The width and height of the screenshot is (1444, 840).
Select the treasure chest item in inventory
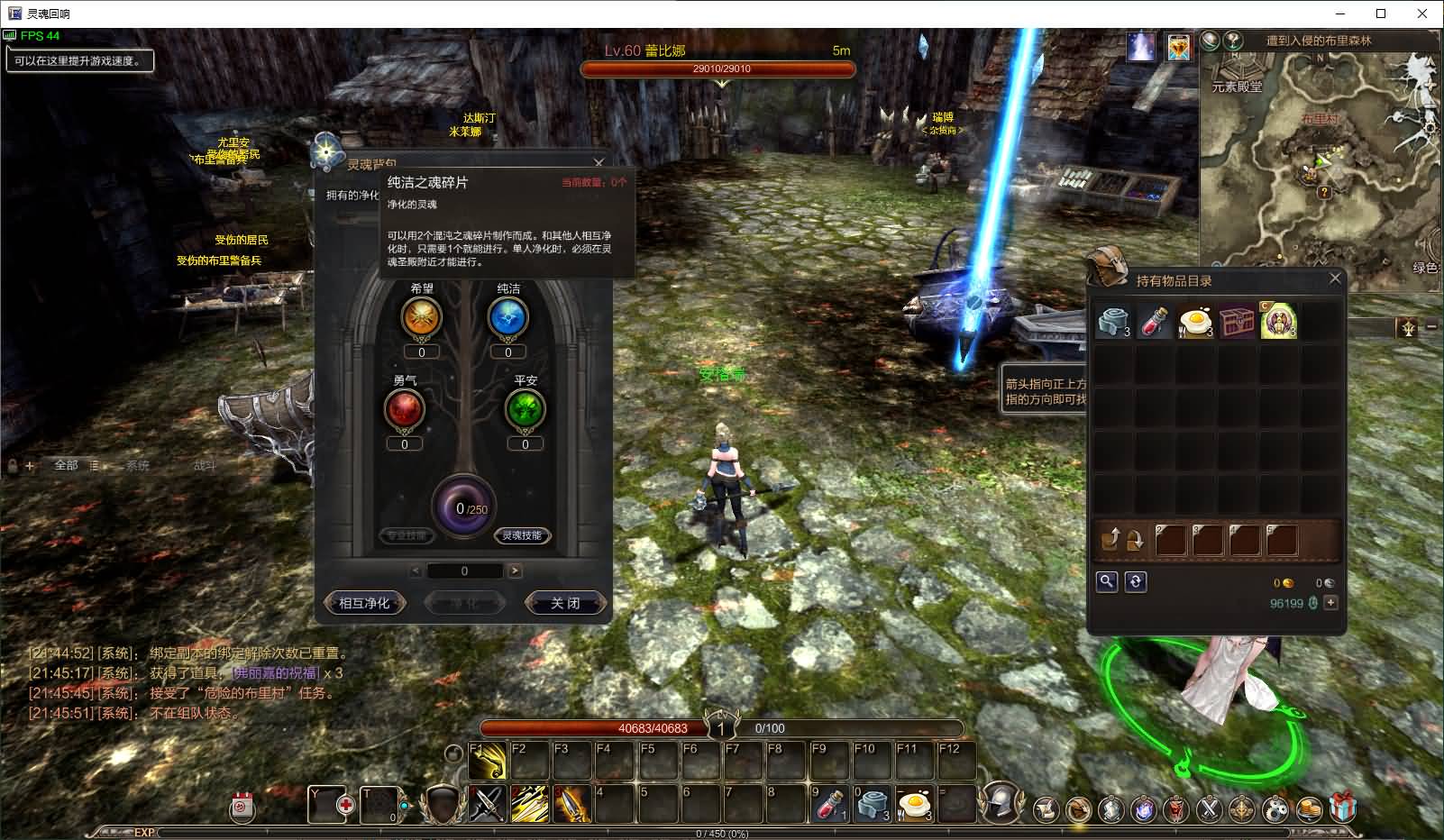tap(1237, 322)
